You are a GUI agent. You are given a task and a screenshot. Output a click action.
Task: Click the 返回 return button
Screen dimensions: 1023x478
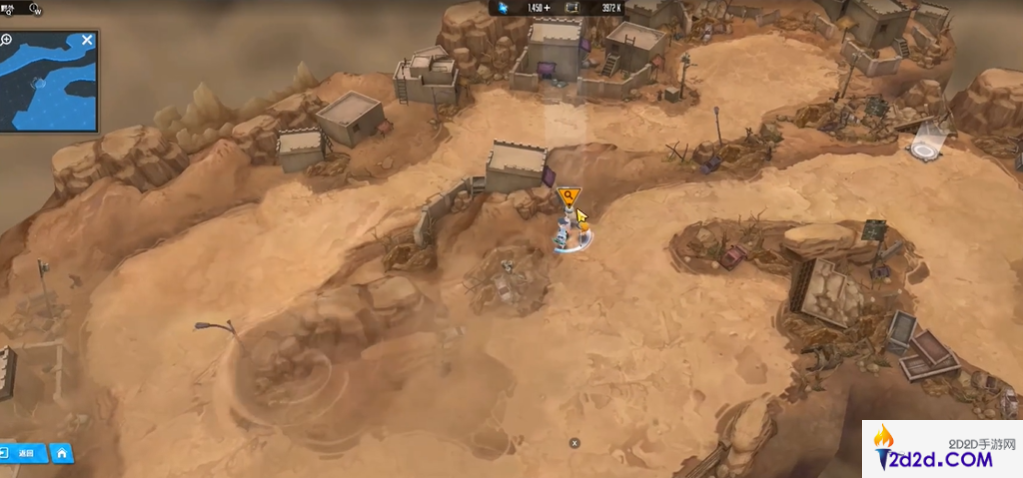(x=22, y=453)
